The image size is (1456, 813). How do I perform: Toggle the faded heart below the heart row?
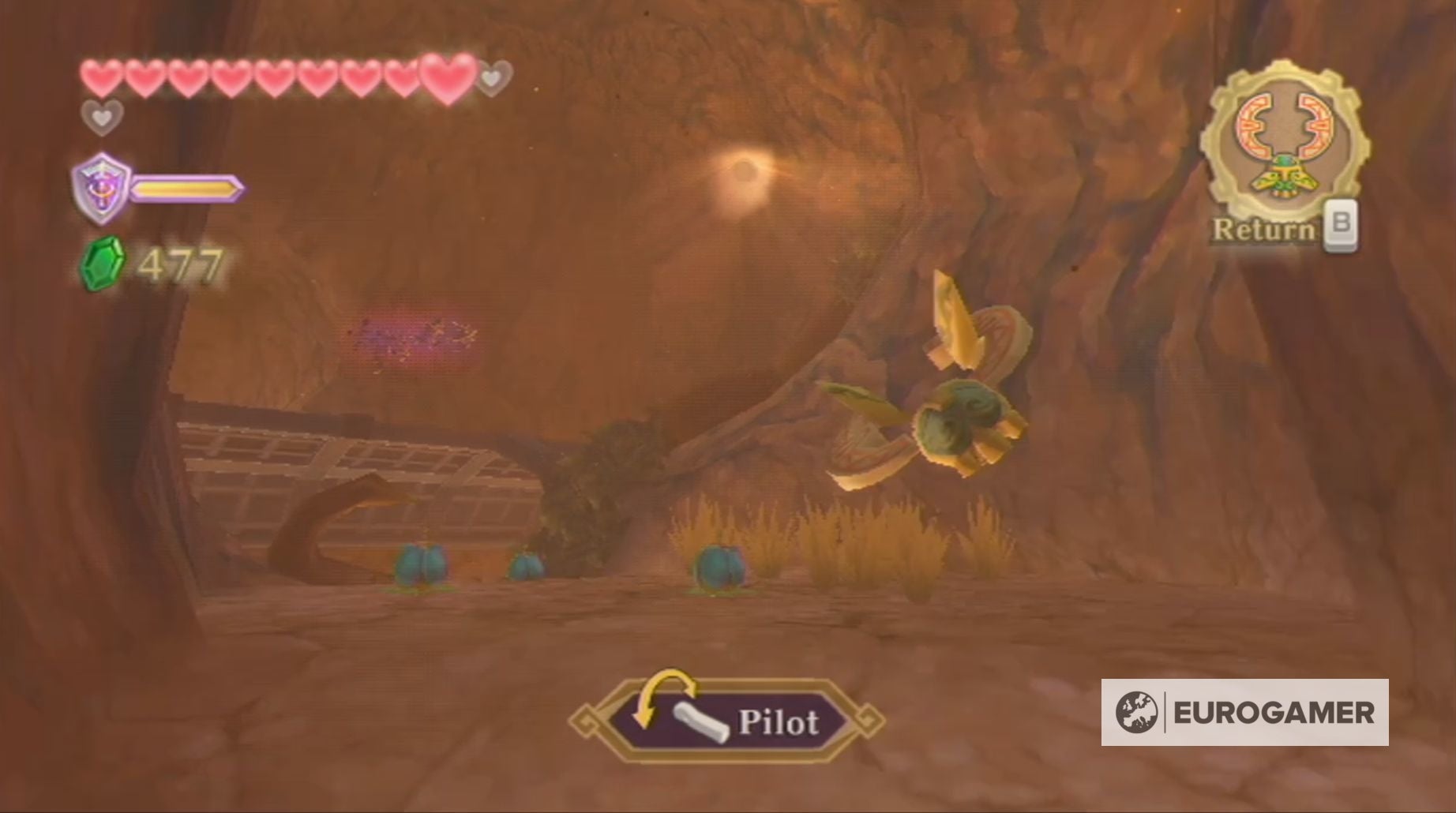click(101, 118)
